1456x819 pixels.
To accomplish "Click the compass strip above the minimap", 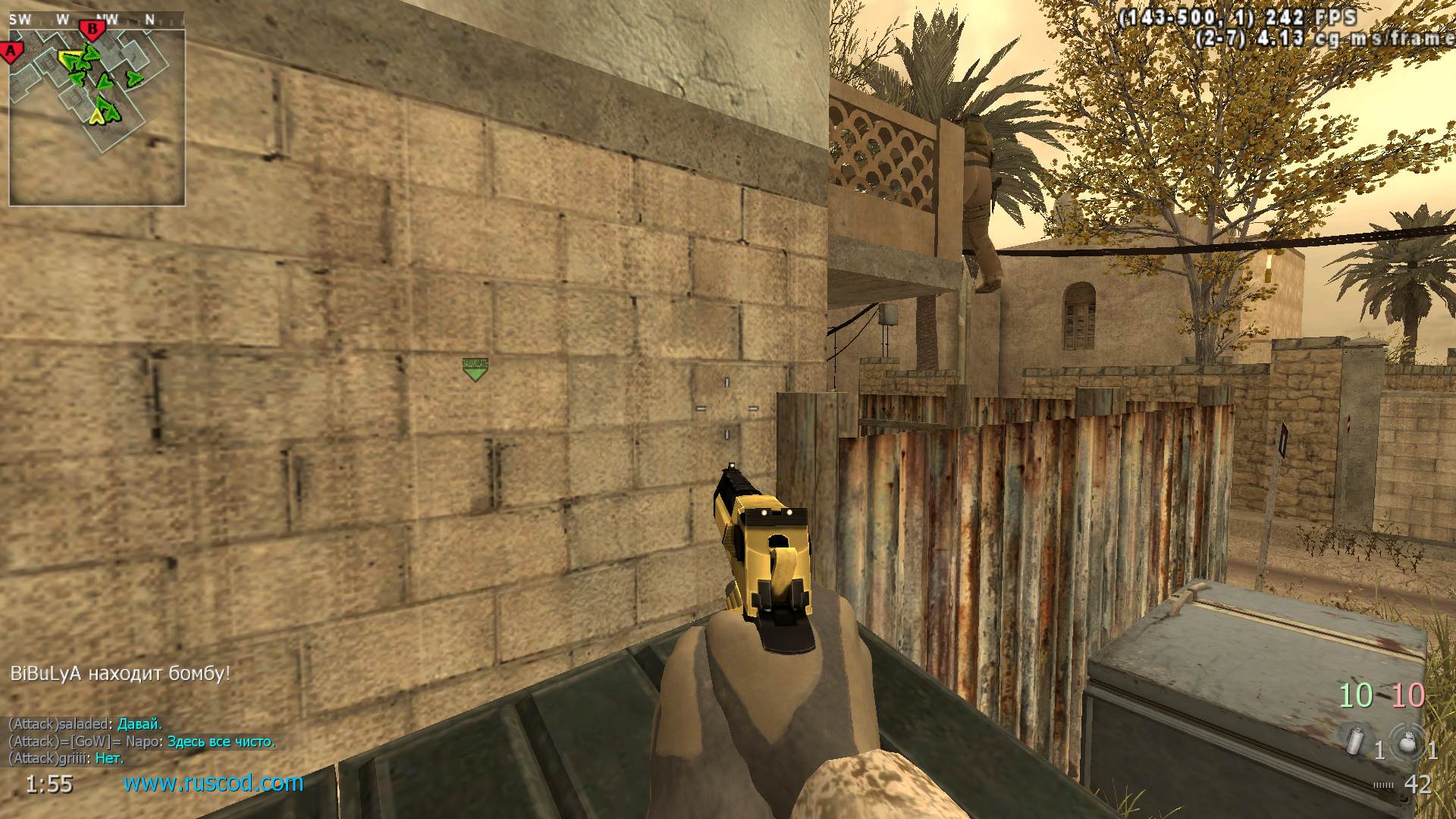I will click(x=97, y=20).
